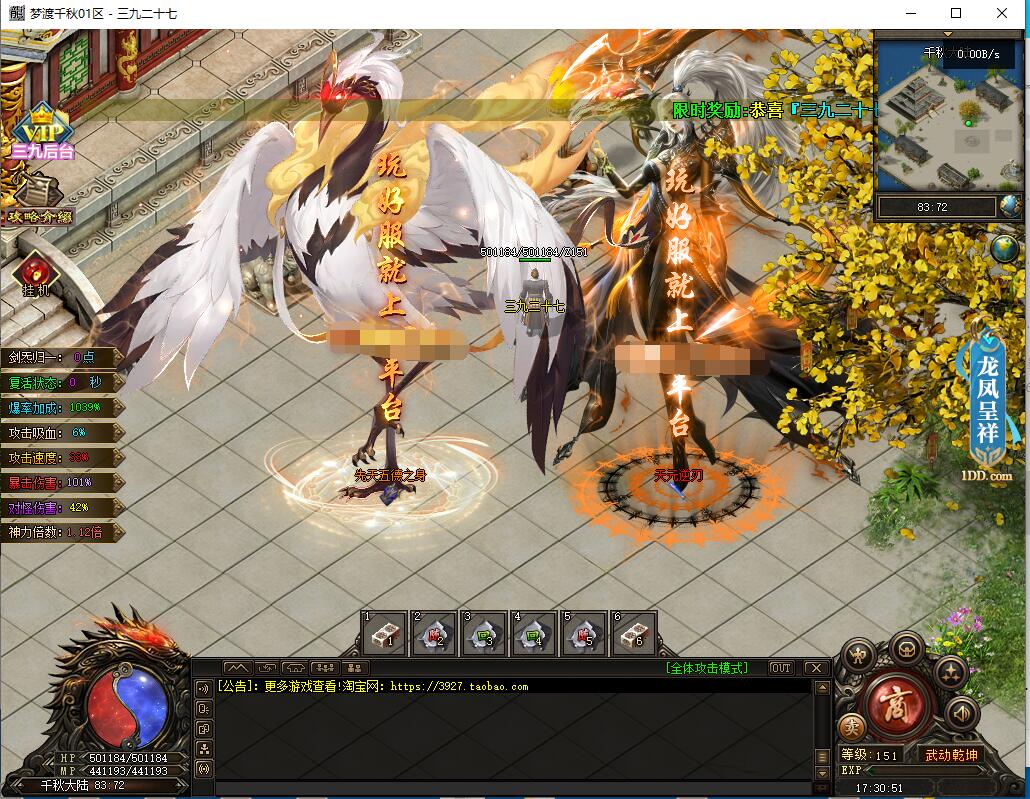Toggle sound with the speaker icon
Image resolution: width=1030 pixels, height=799 pixels.
click(x=961, y=712)
